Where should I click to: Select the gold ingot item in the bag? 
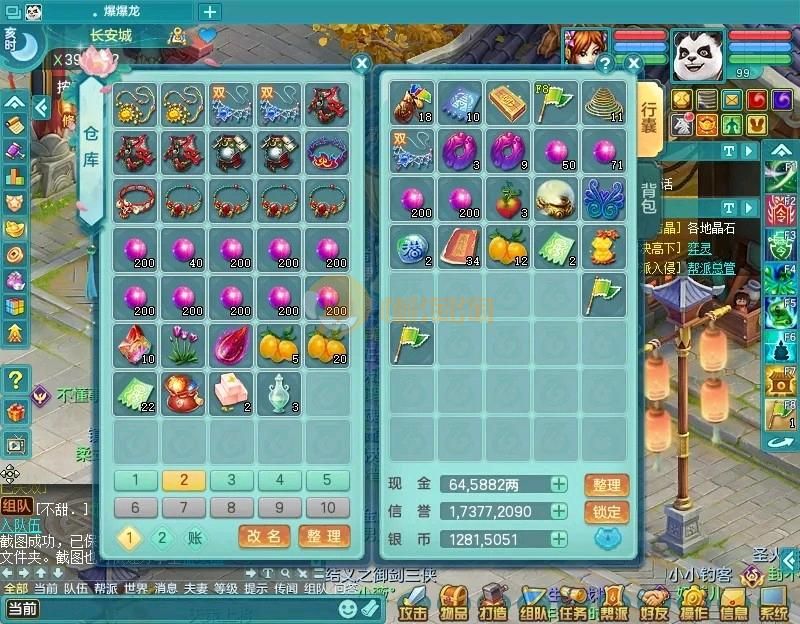click(x=508, y=102)
